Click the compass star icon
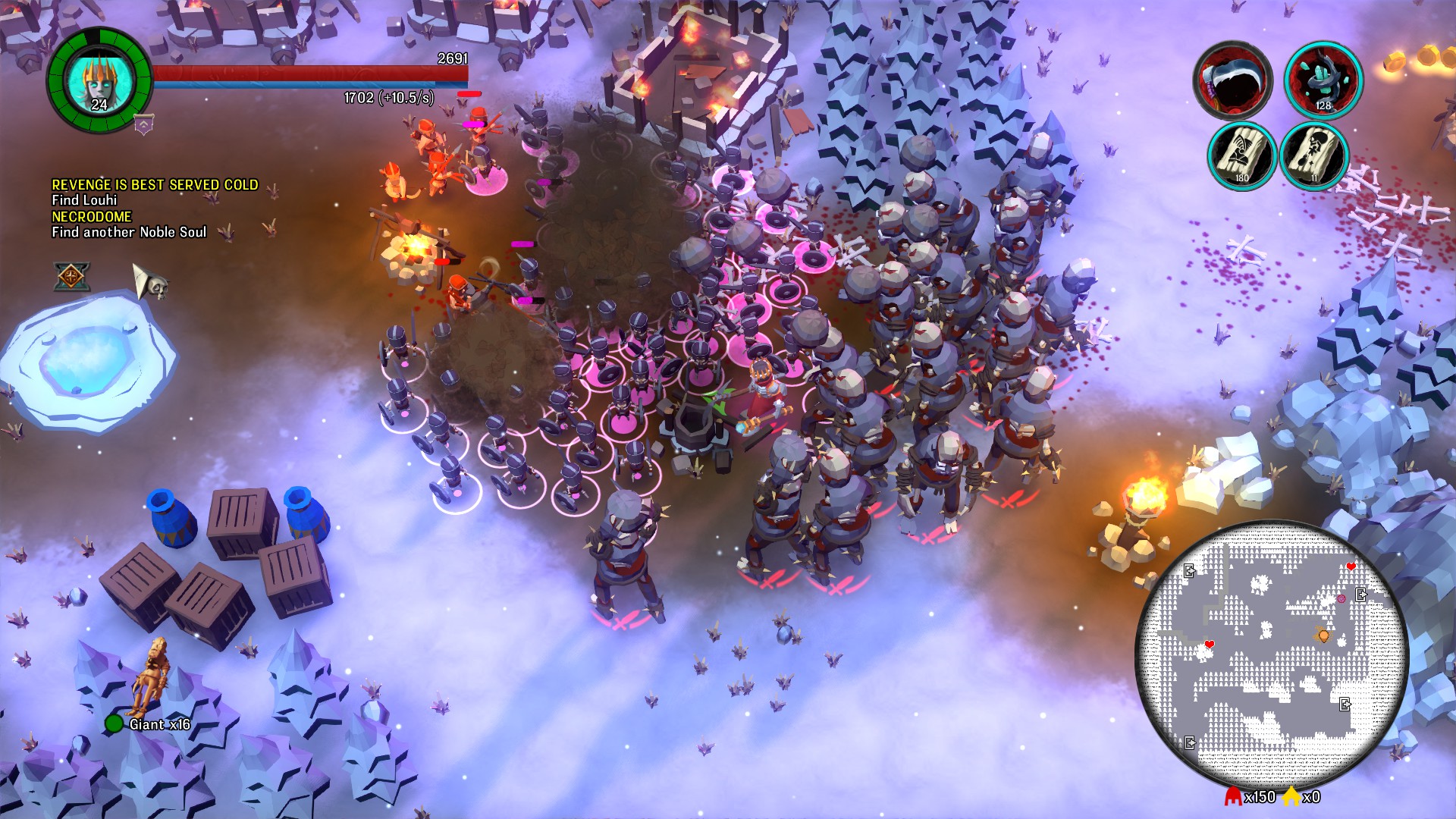Image resolution: width=1456 pixels, height=819 pixels. [x=71, y=276]
